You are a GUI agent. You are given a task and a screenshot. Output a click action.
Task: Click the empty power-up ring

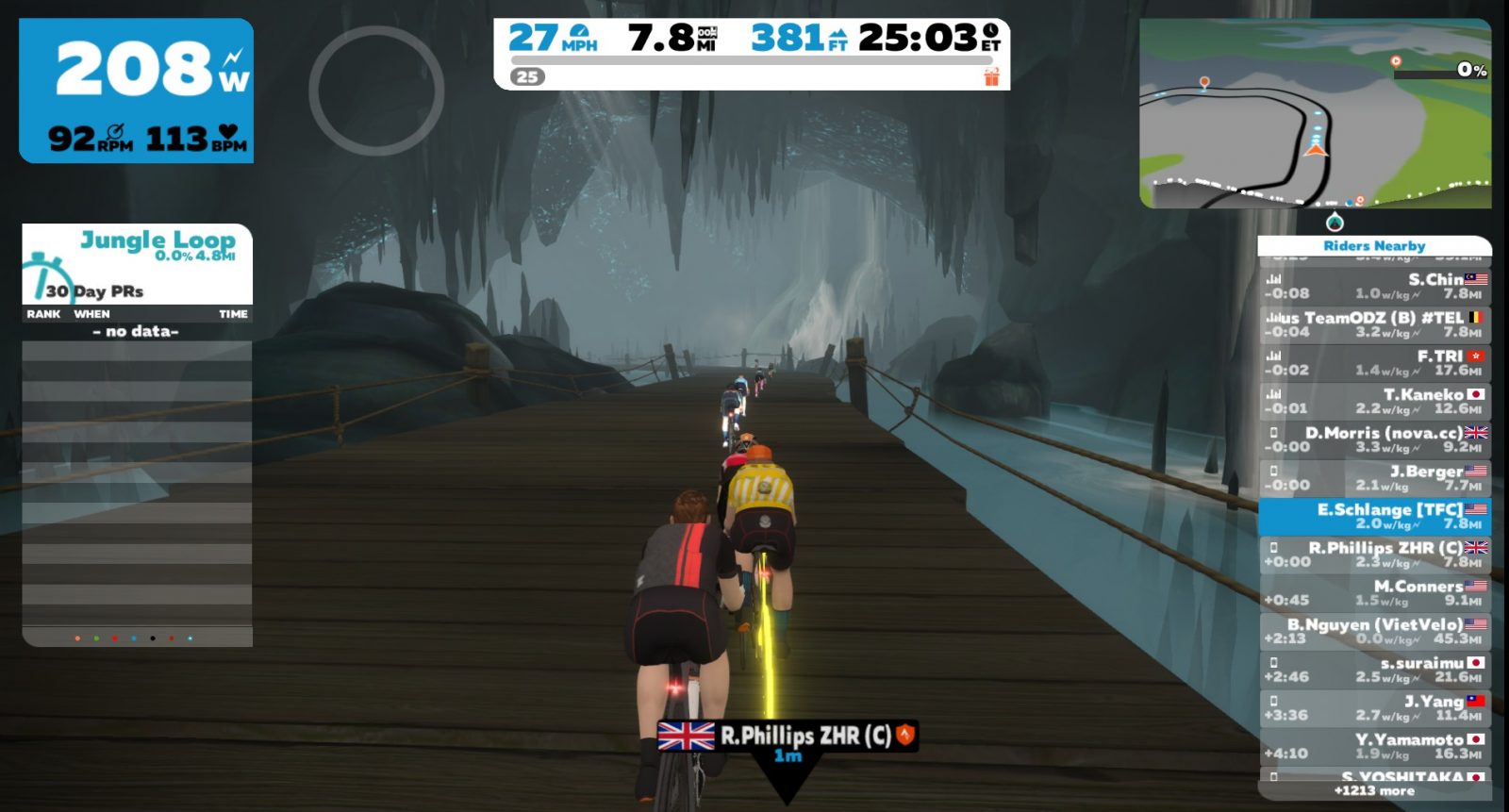tap(376, 91)
